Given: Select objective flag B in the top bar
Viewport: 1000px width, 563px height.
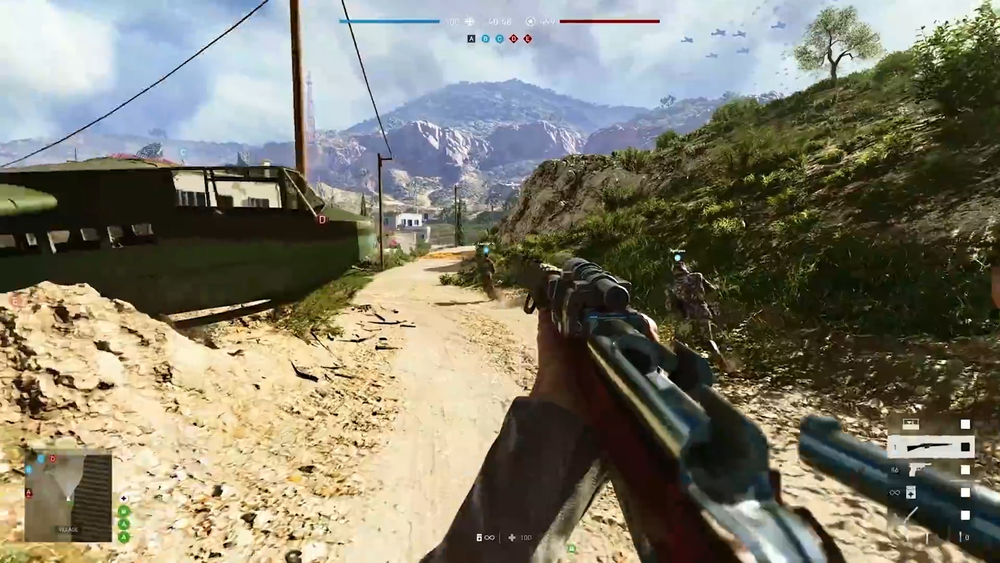Looking at the screenshot, I should pyautogui.click(x=485, y=39).
